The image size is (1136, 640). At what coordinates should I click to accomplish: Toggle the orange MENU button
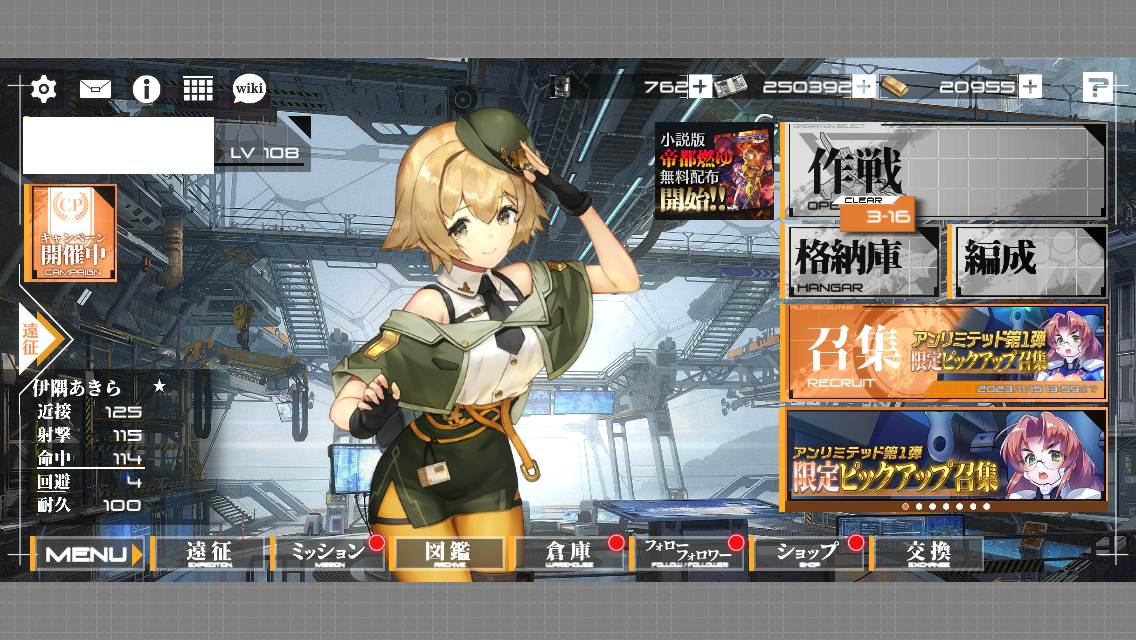pos(88,554)
